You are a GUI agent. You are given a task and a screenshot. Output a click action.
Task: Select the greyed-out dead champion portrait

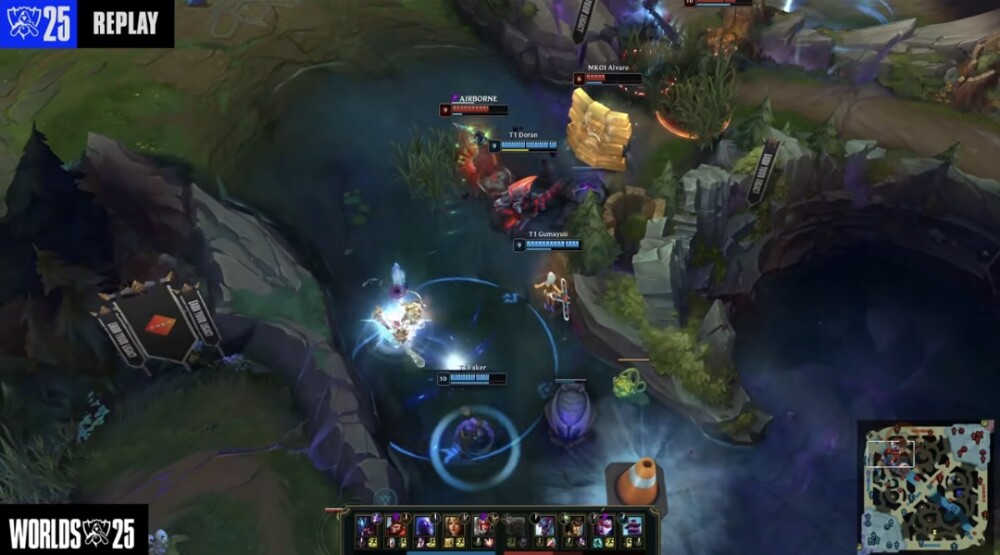click(513, 526)
